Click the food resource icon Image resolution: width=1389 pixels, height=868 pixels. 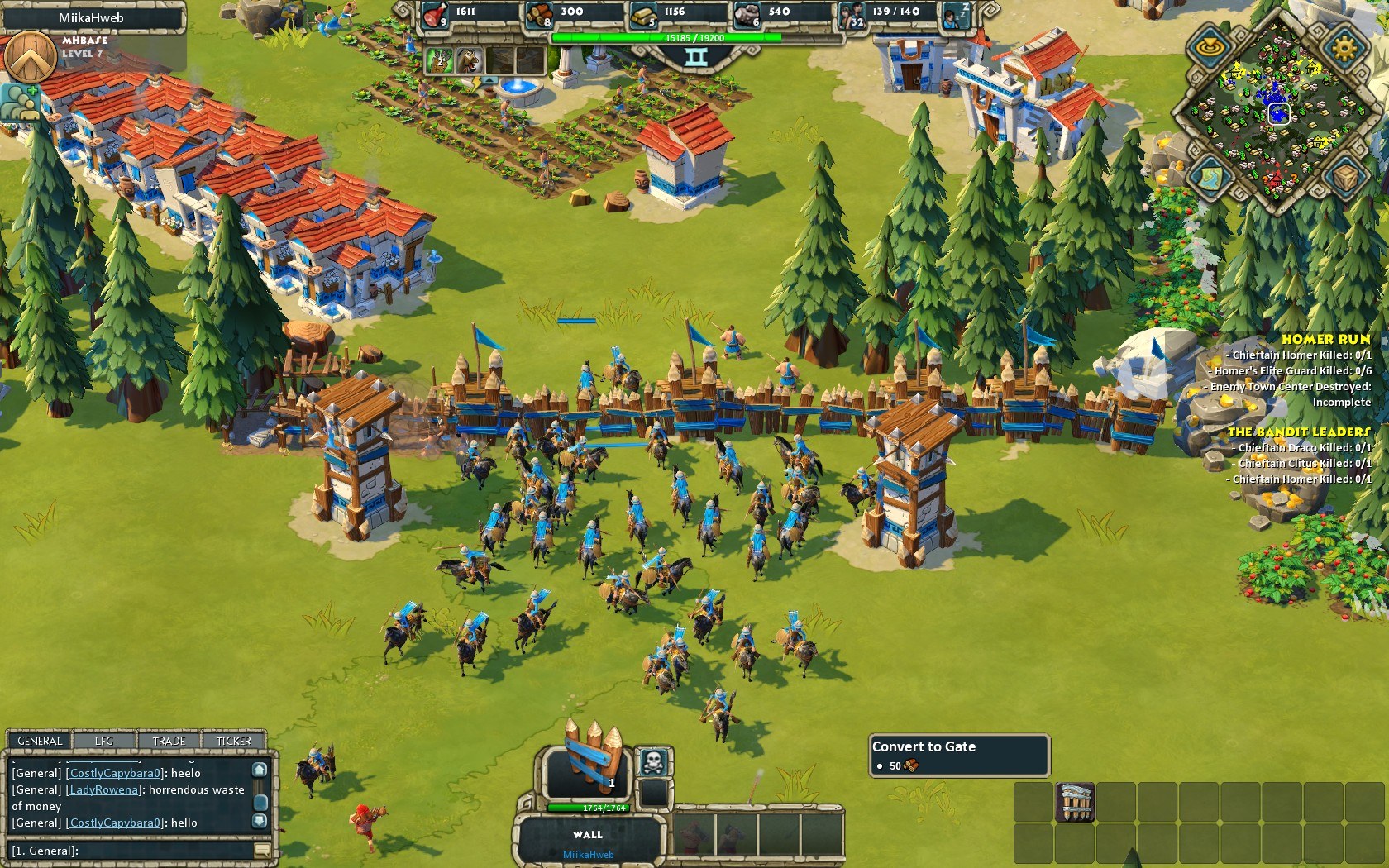click(435, 14)
